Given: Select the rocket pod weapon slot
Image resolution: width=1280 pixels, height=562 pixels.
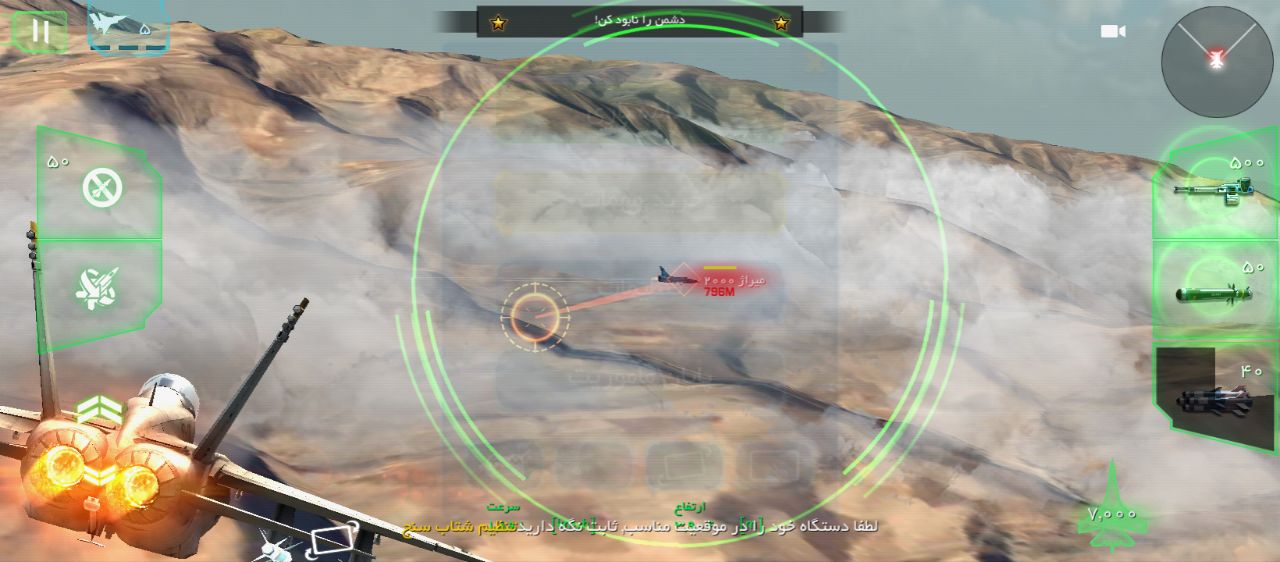Looking at the screenshot, I should [x=1214, y=398].
